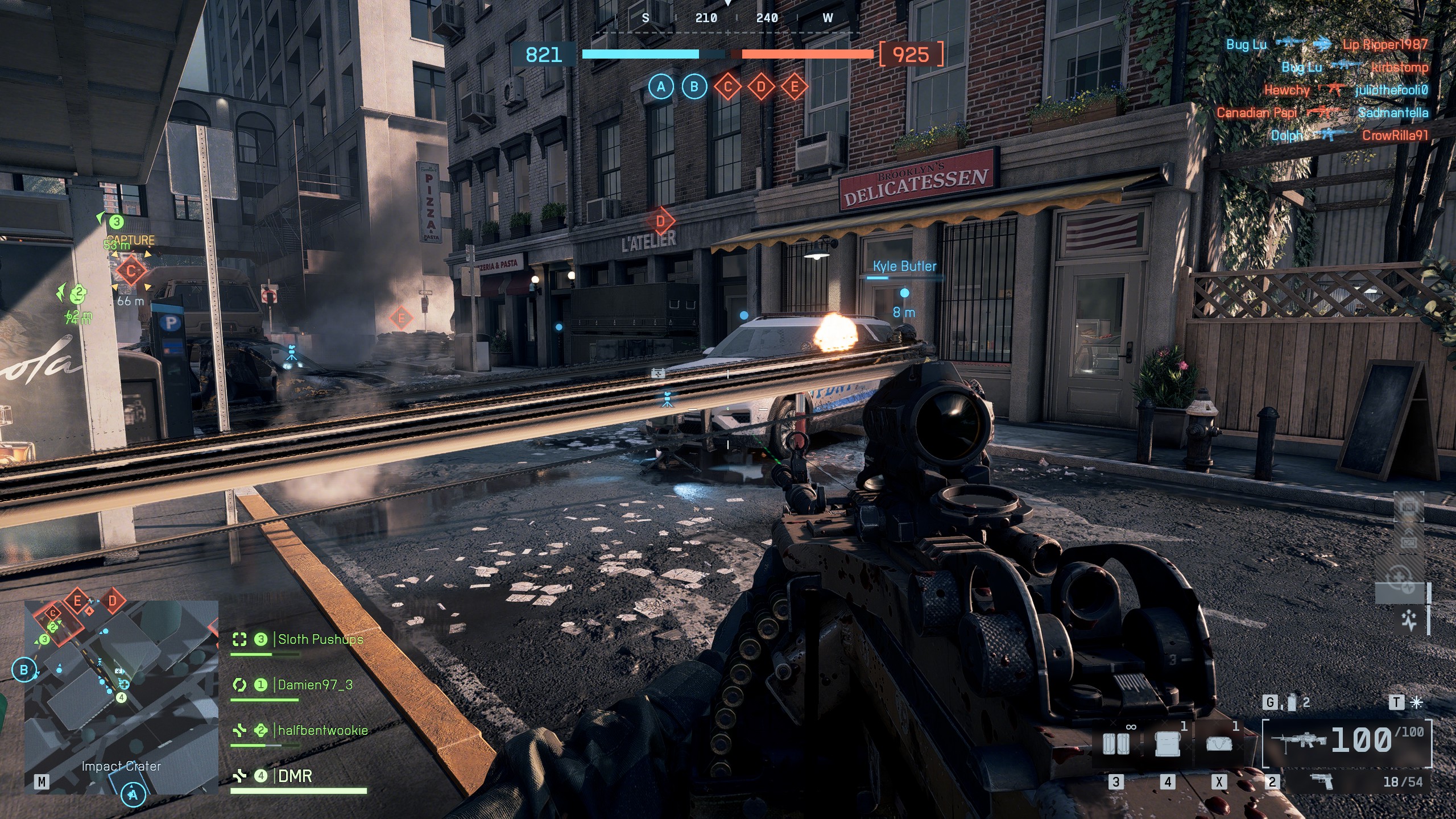
Task: Select the supply crate gadget slot
Action: [1167, 744]
